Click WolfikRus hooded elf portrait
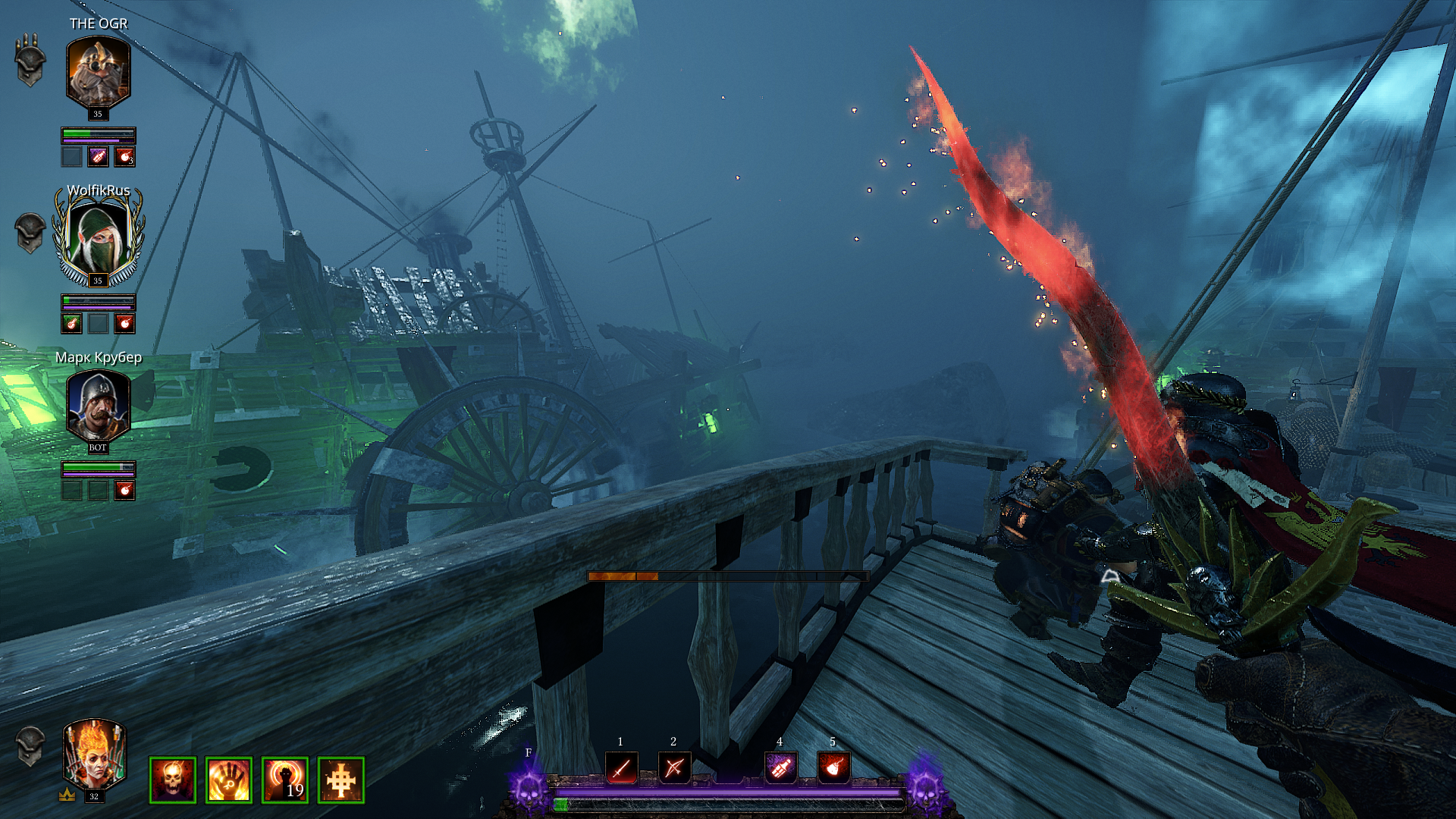Image resolution: width=1456 pixels, height=819 pixels. coord(98,237)
